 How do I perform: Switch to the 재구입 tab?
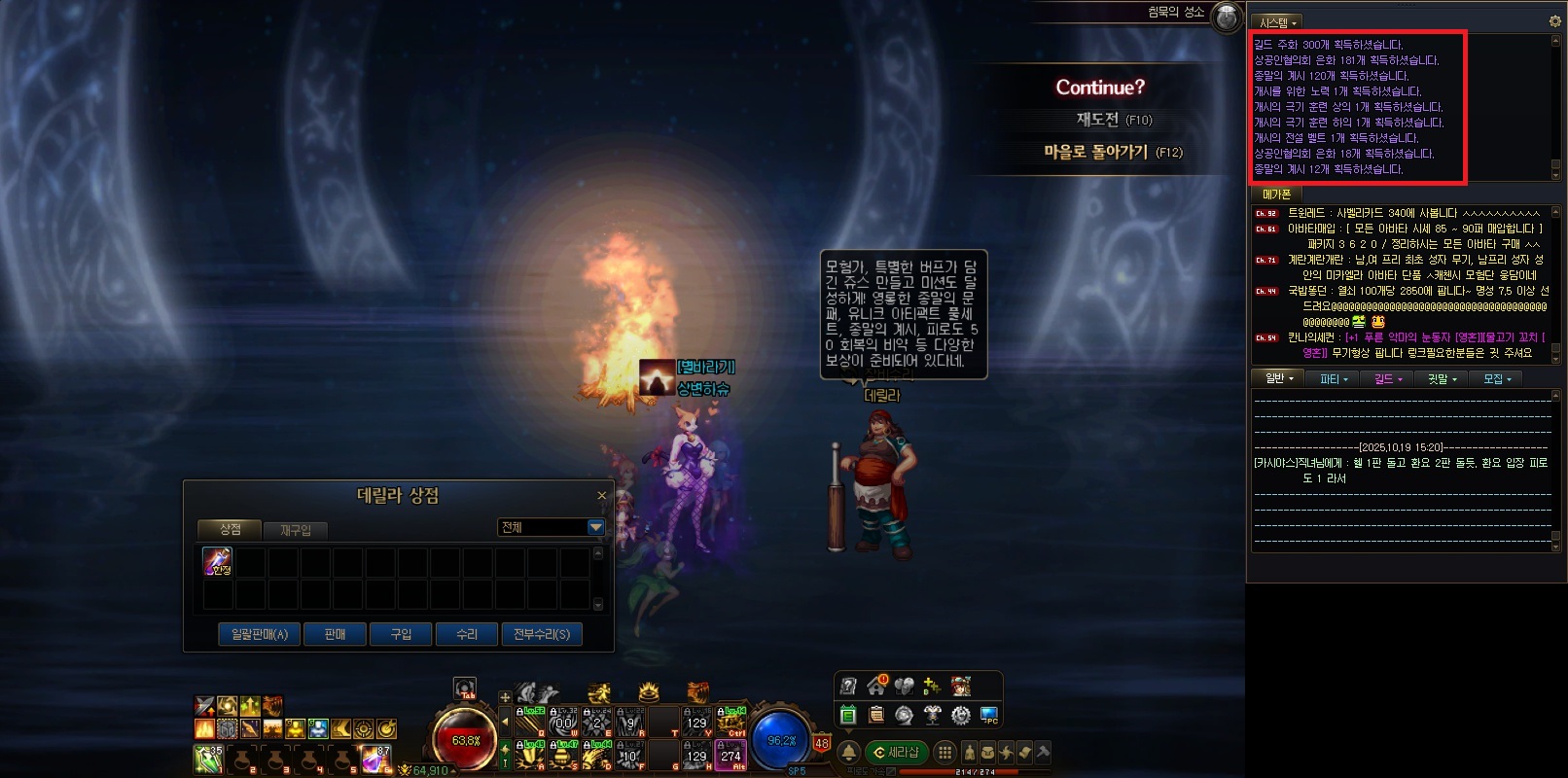(x=296, y=530)
